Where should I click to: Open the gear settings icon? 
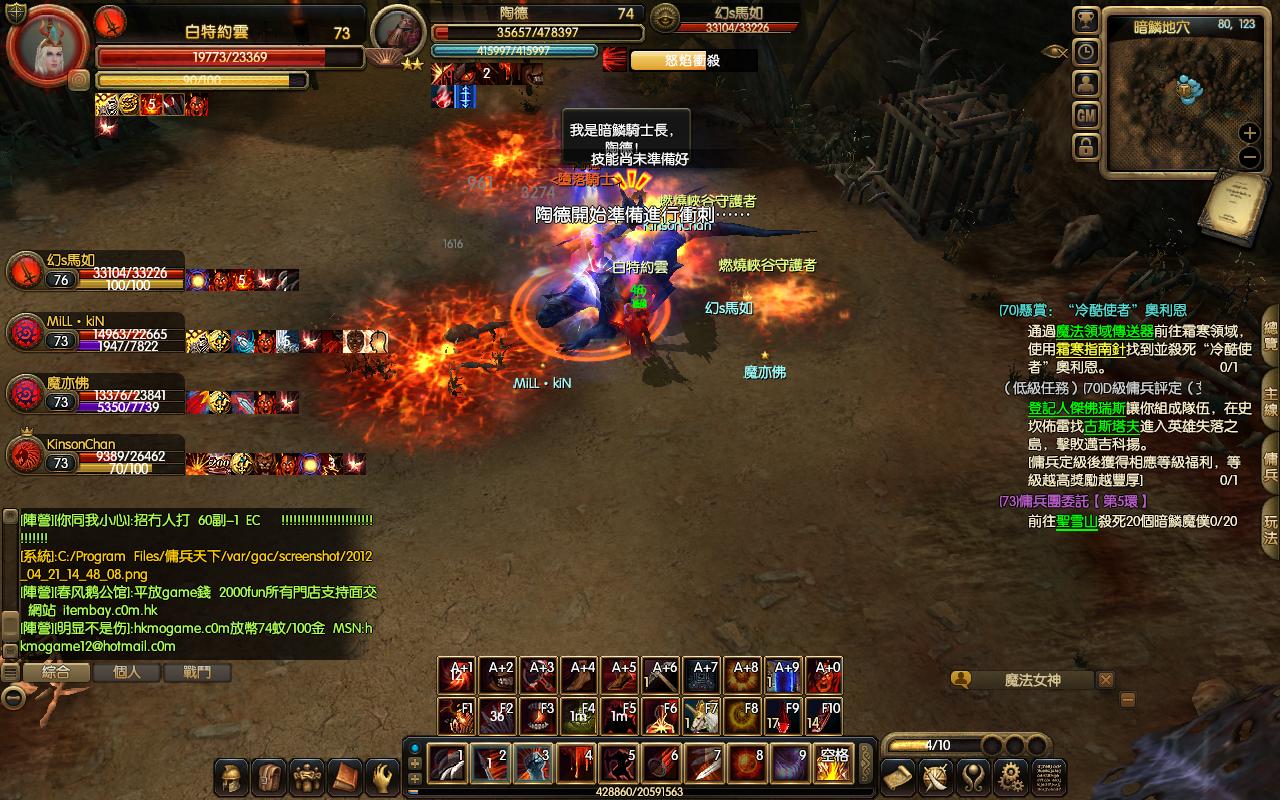[x=1012, y=776]
